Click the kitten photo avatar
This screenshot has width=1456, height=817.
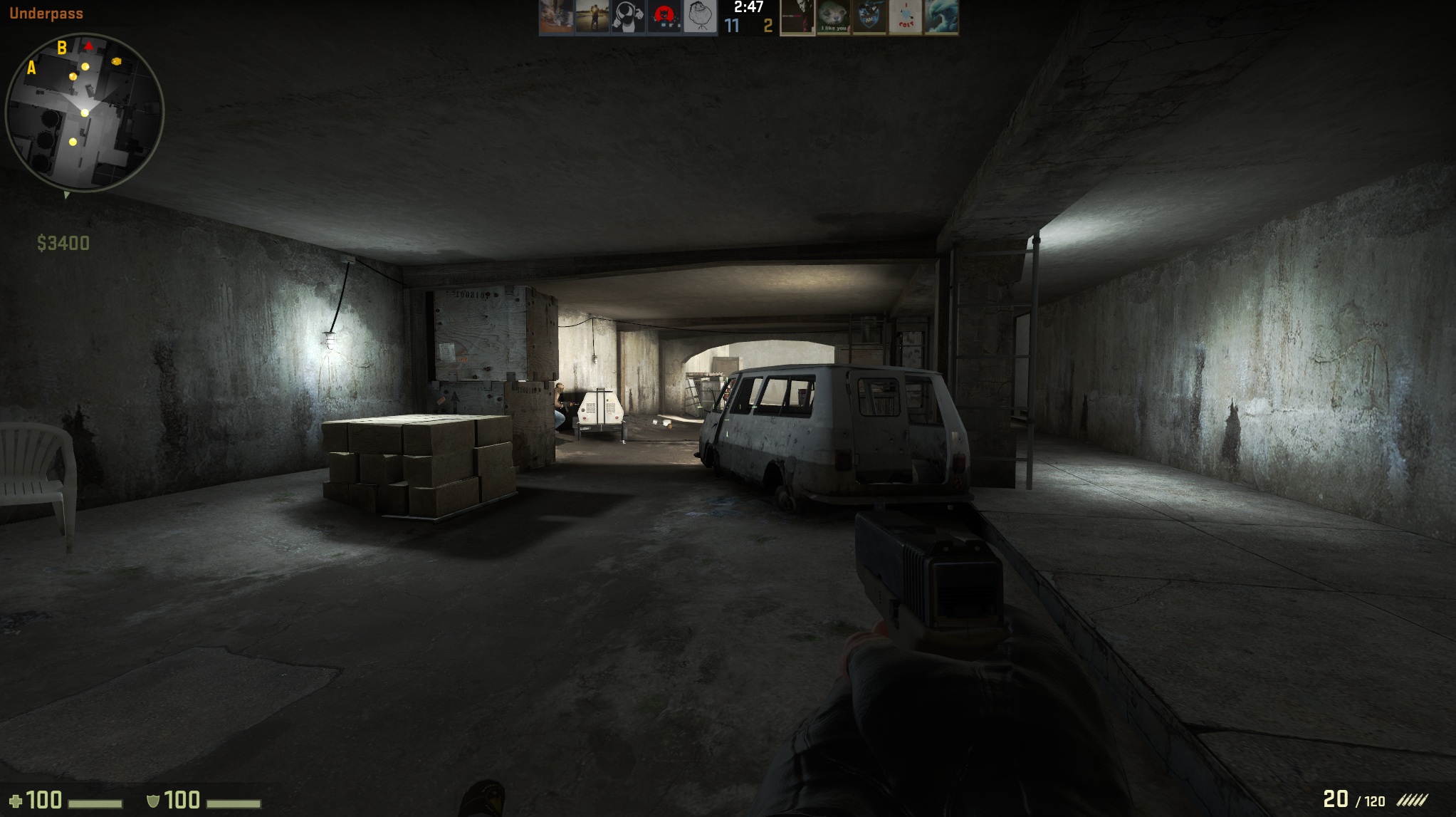555,16
